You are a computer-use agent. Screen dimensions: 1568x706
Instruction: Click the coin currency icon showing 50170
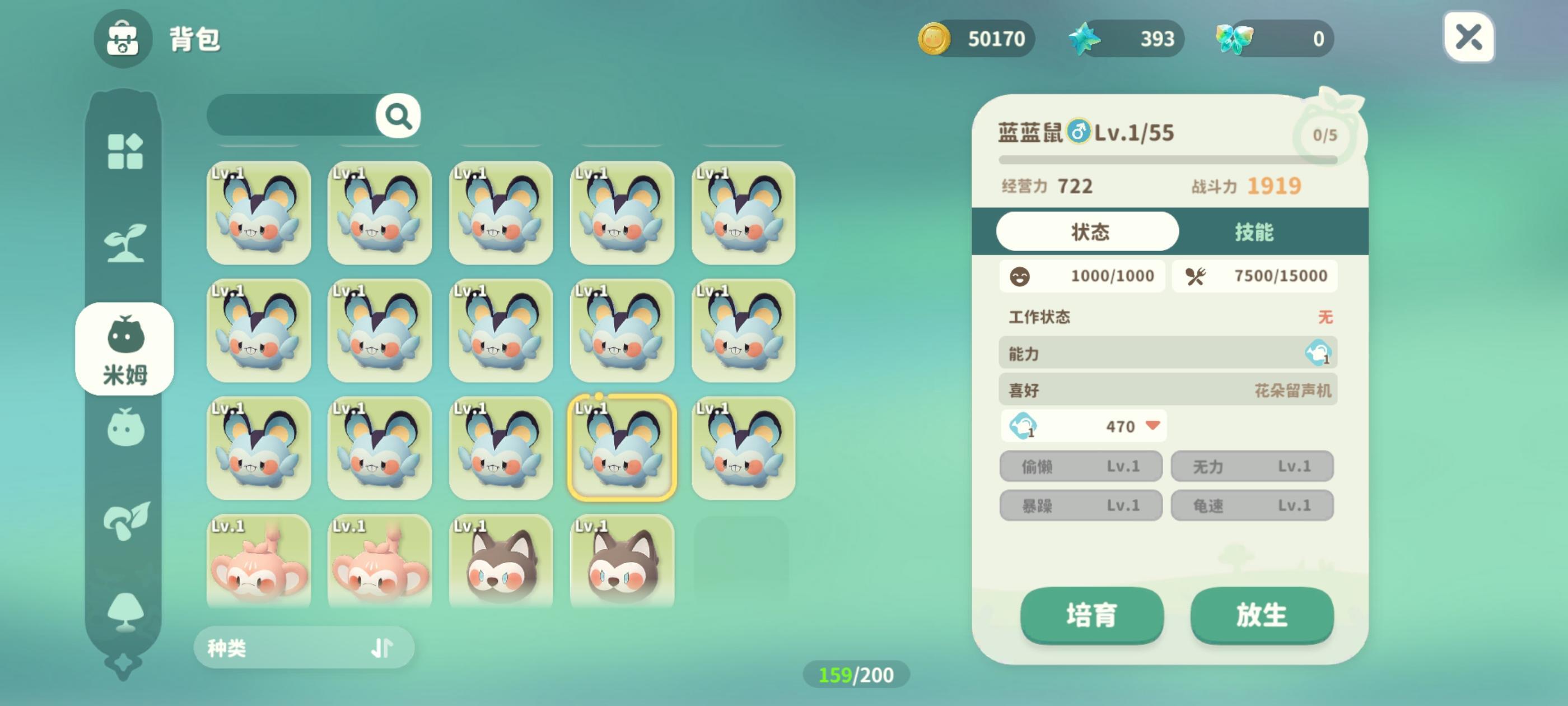935,38
